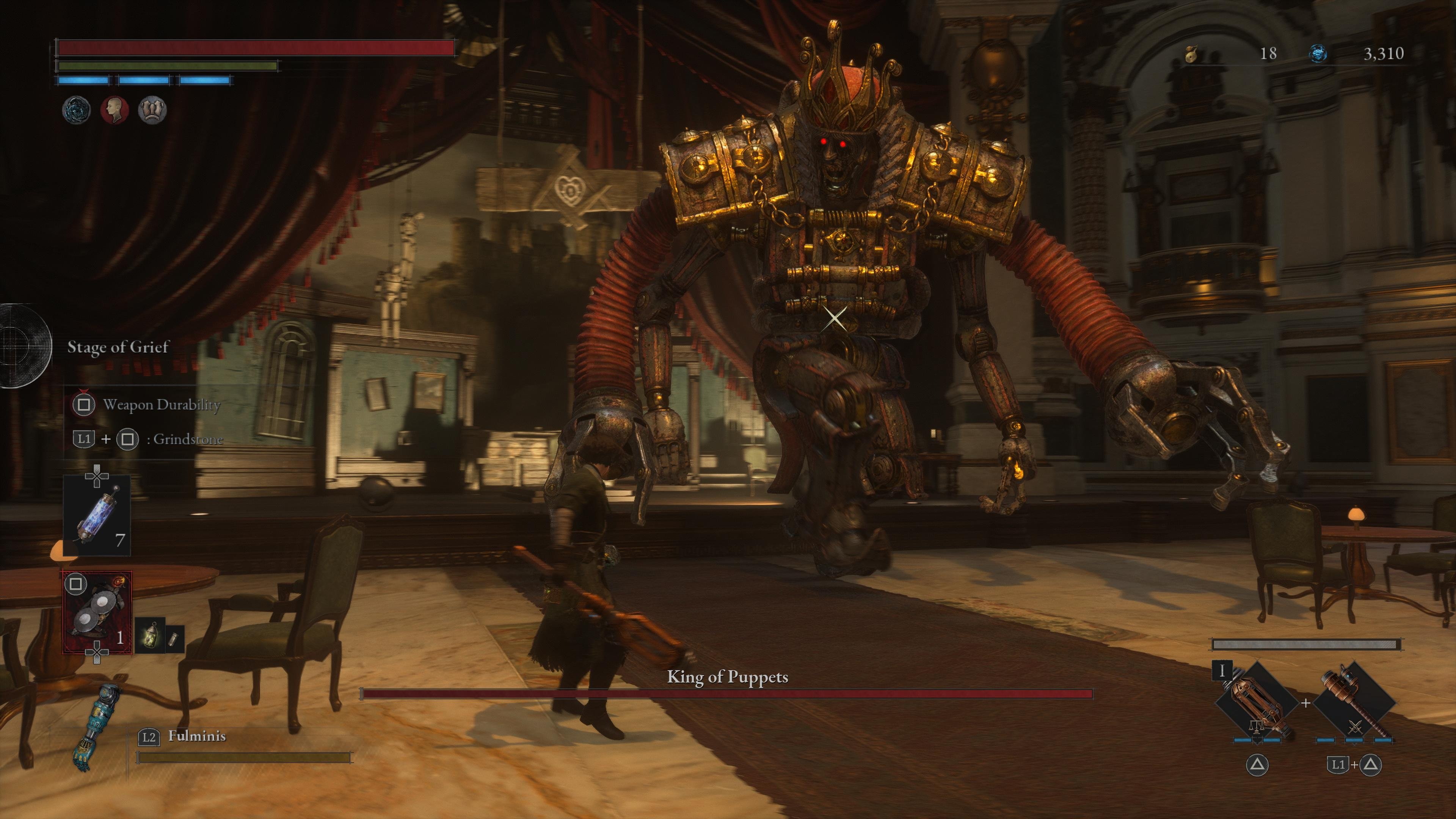
Task: Click the blue Ergo currency icon
Action: coord(1319,54)
